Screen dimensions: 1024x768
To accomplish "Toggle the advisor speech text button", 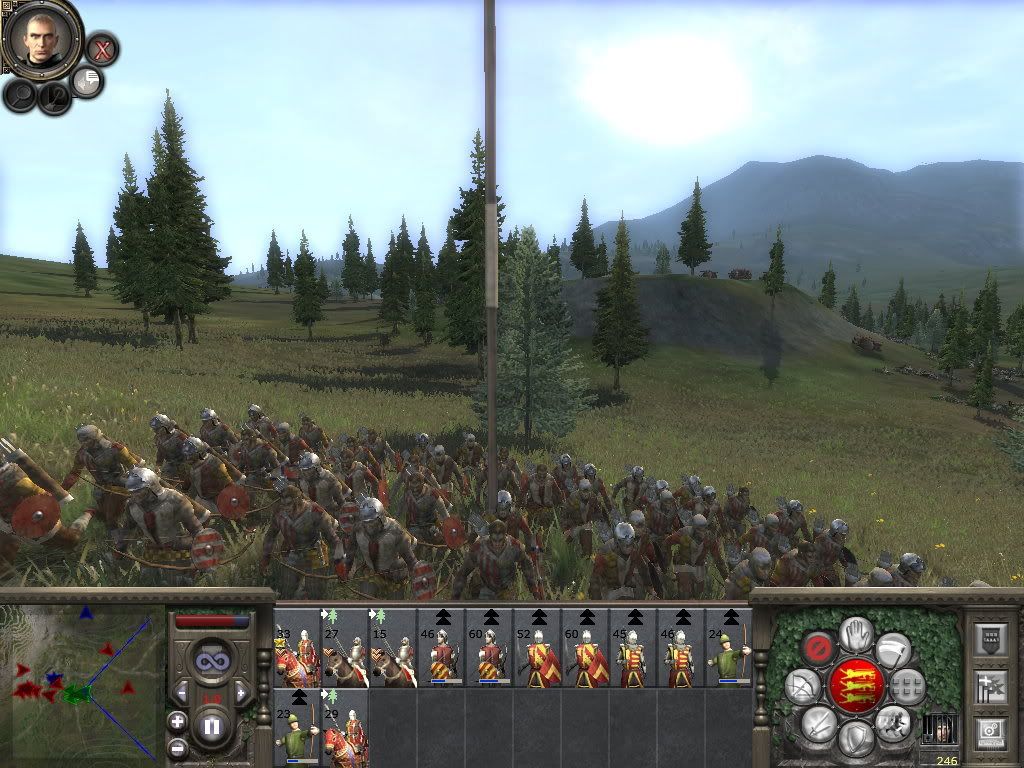I will (x=88, y=81).
